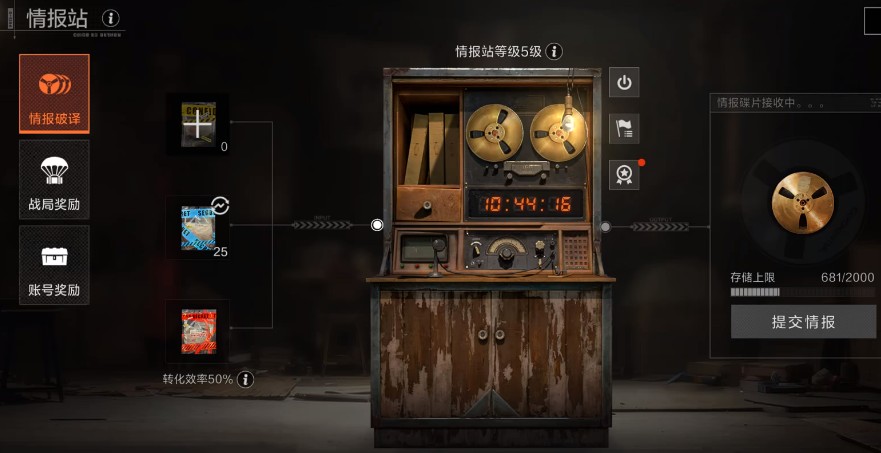
Task: Select the blue intel item with 25
Action: click(198, 227)
